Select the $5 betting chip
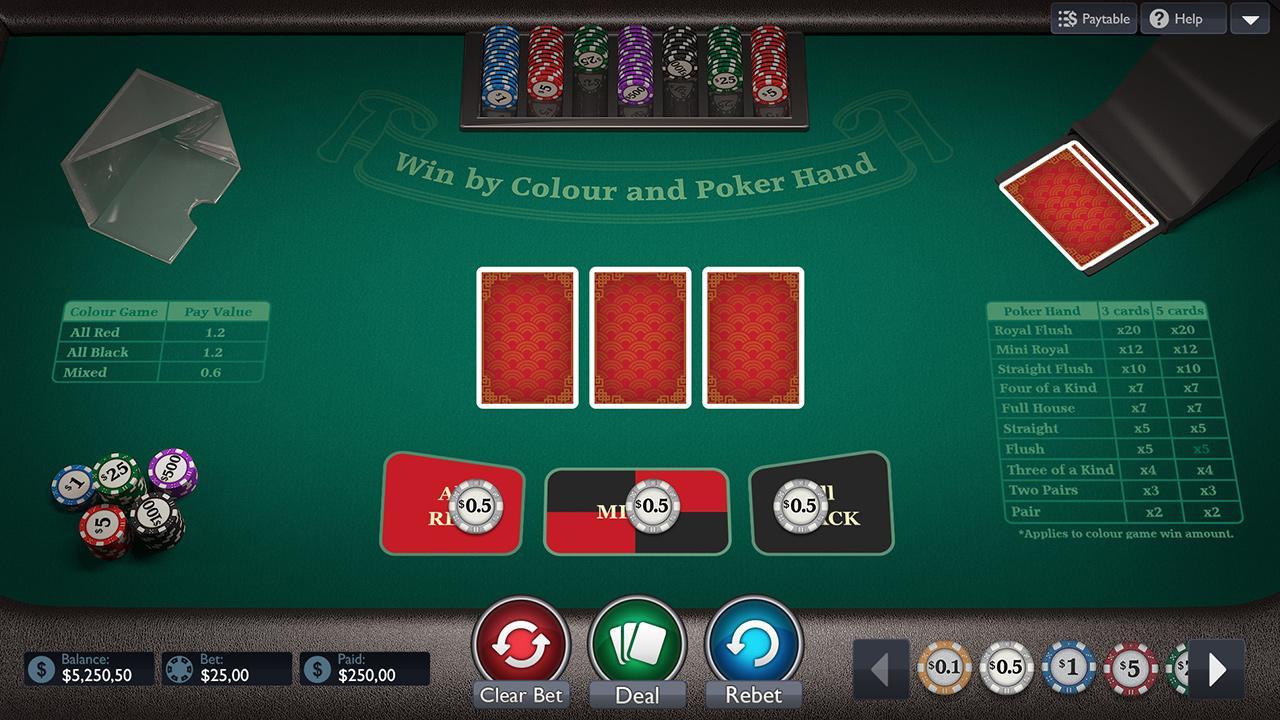1280x720 pixels. (x=1131, y=667)
